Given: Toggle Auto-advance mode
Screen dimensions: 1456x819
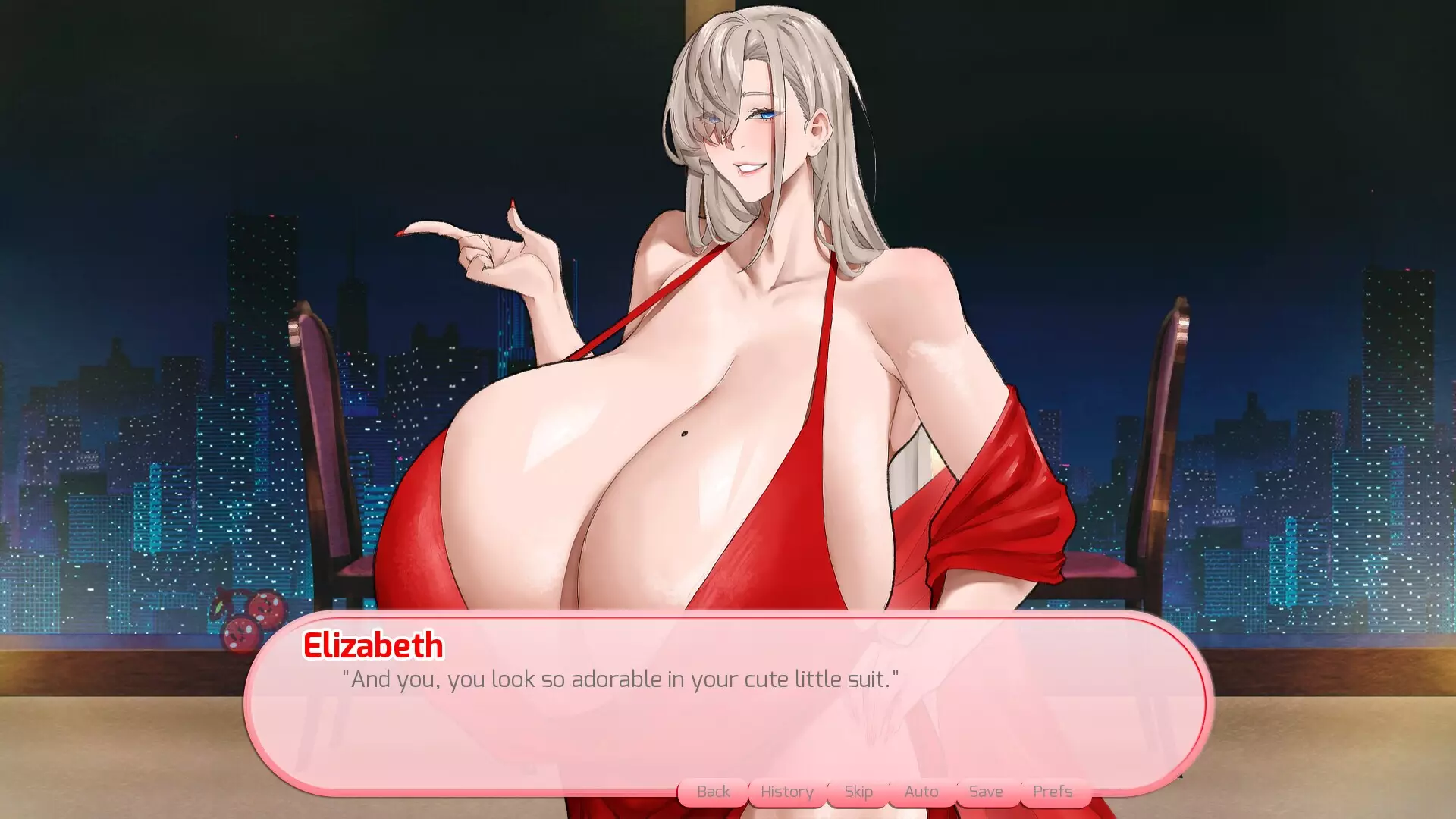Looking at the screenshot, I should click(x=921, y=791).
